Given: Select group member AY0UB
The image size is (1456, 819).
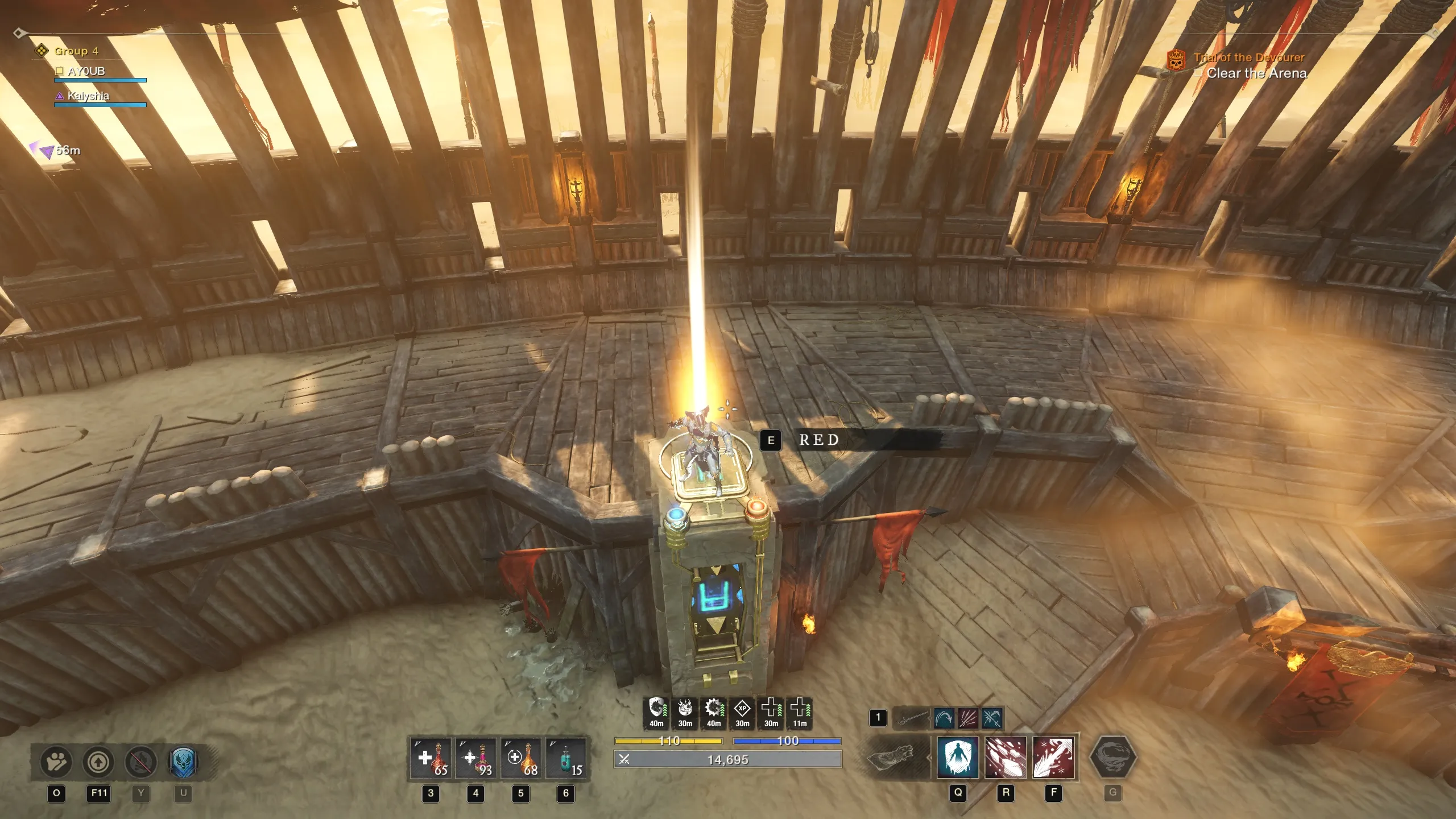Looking at the screenshot, I should point(86,72).
